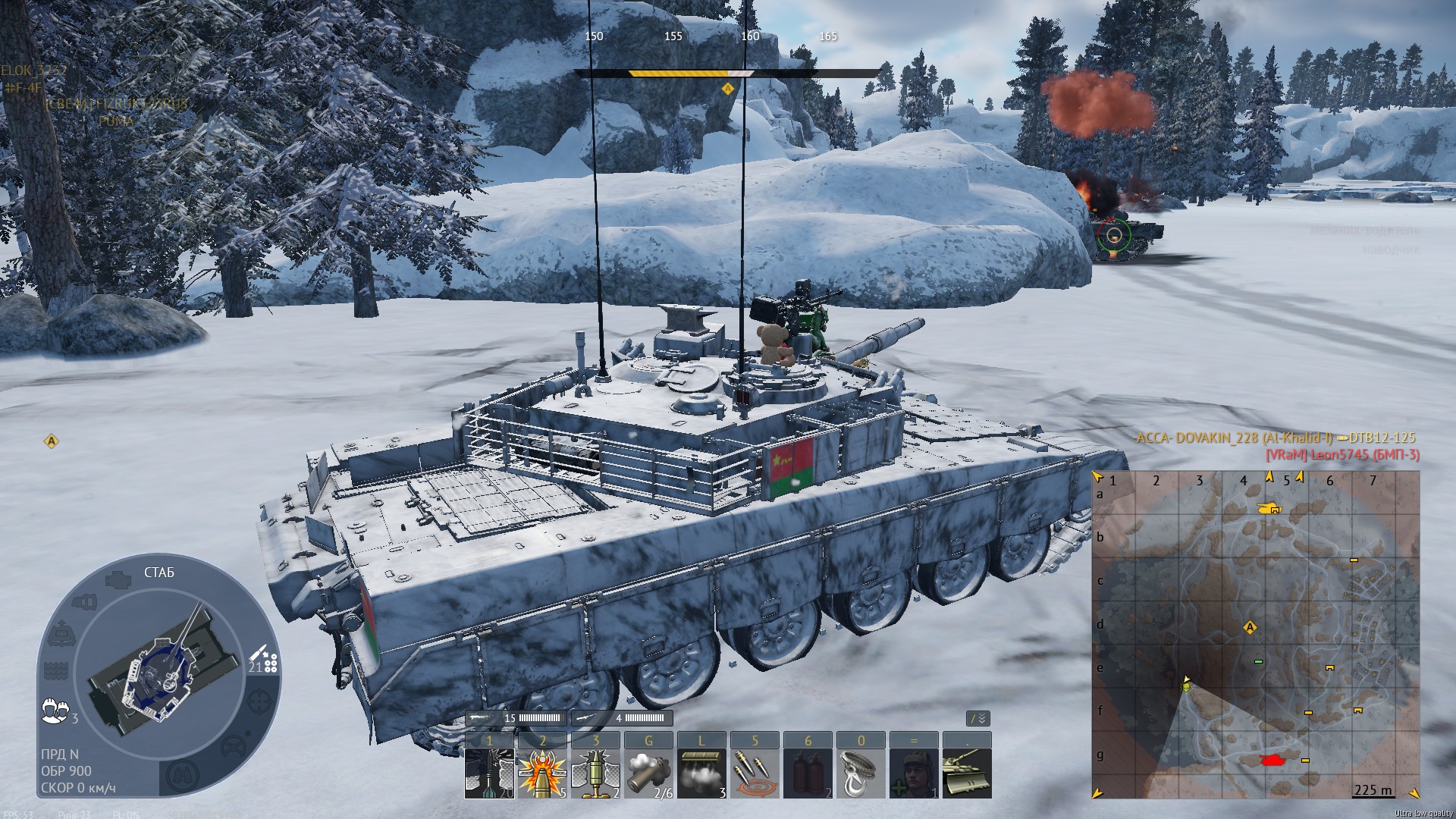This screenshot has height=819, width=1456.
Task: Click the crosshair icon on the tank panel
Action: click(259, 699)
